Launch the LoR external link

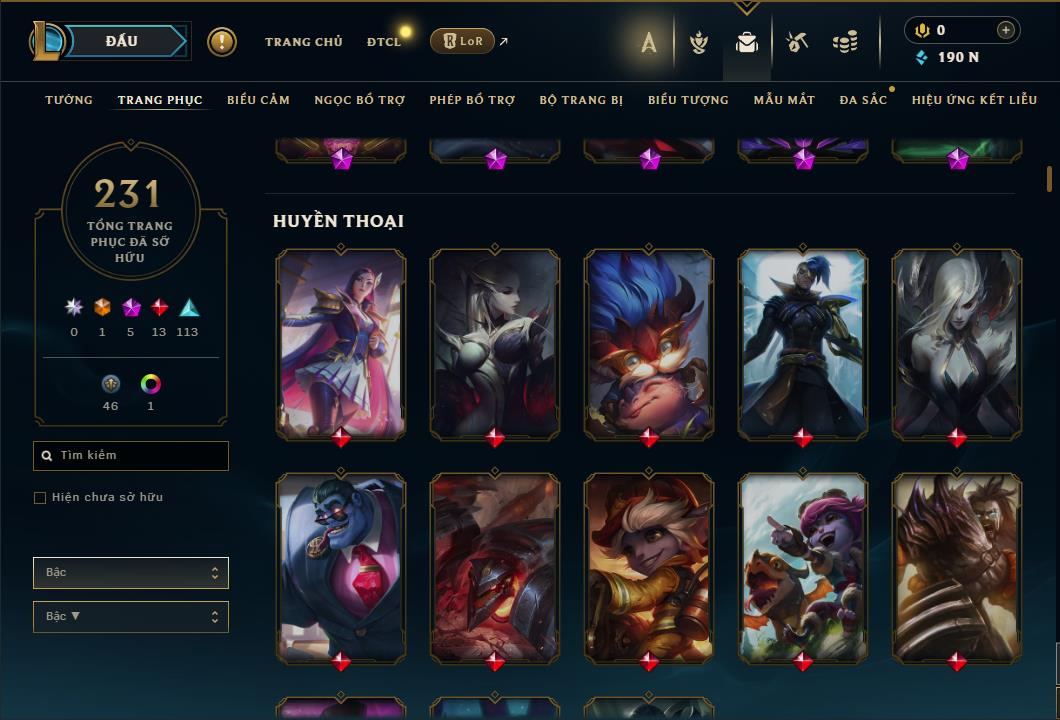tap(463, 42)
